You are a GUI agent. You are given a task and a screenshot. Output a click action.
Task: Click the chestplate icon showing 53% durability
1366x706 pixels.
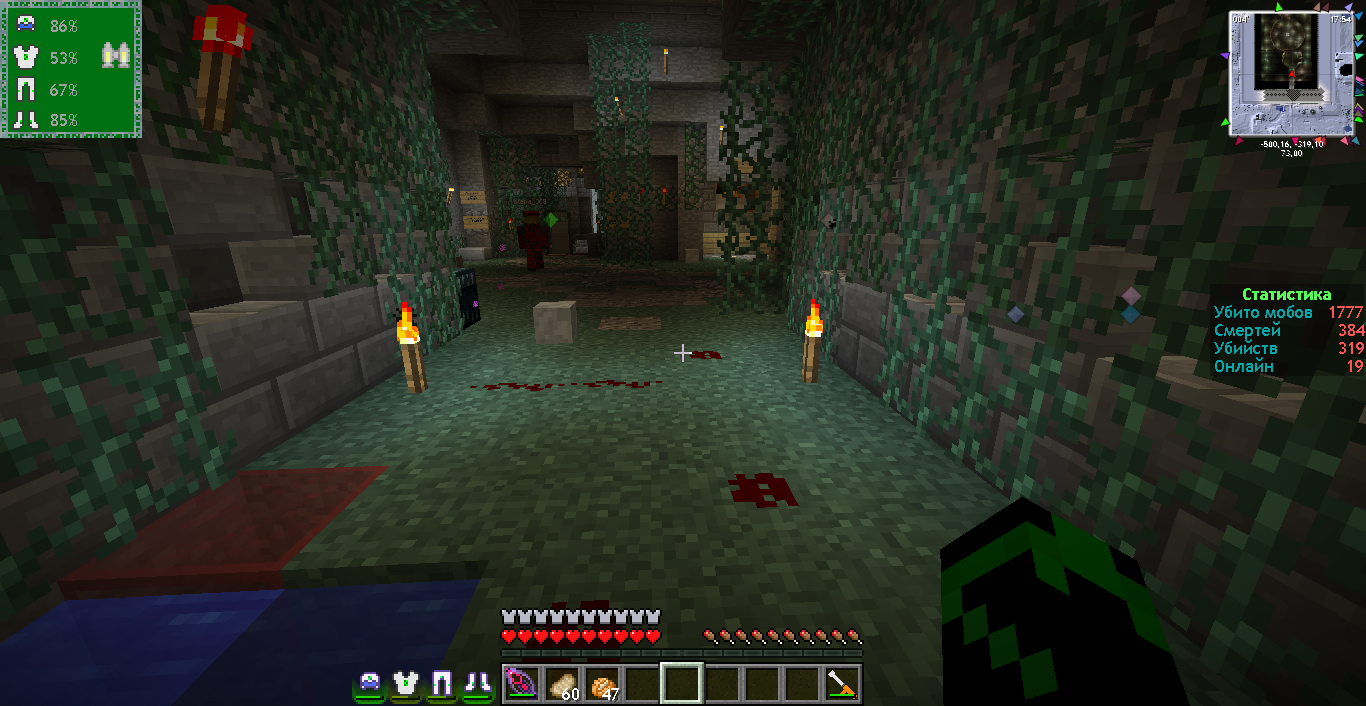point(26,57)
